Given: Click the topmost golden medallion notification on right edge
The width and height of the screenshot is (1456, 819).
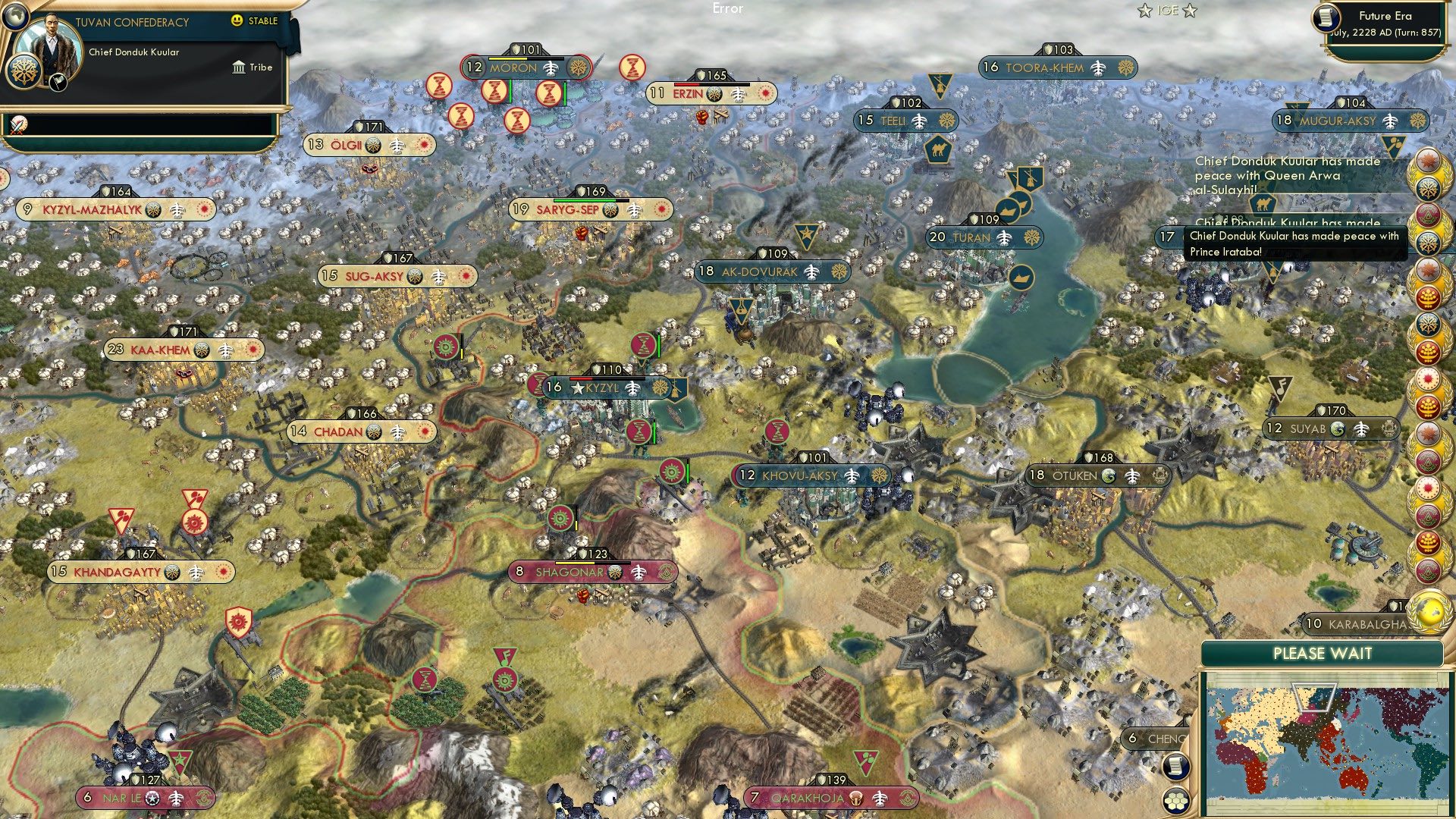Looking at the screenshot, I should 1430,162.
